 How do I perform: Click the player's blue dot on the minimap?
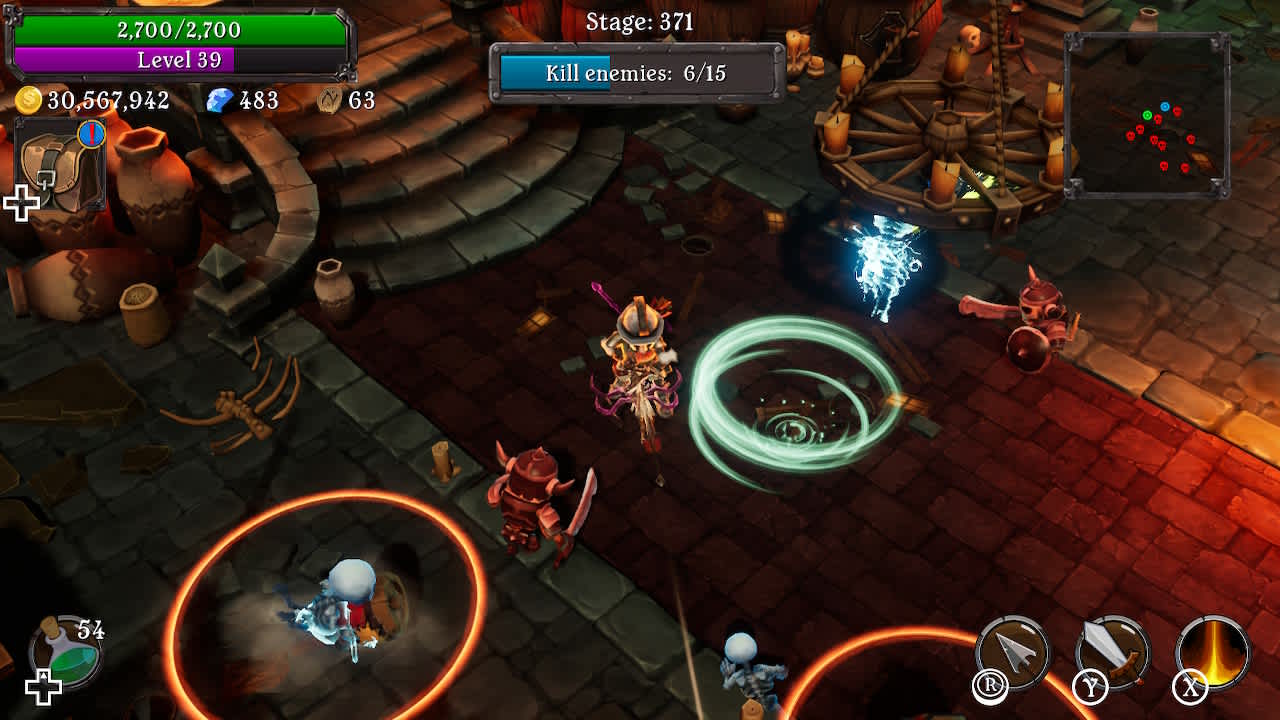[1165, 106]
